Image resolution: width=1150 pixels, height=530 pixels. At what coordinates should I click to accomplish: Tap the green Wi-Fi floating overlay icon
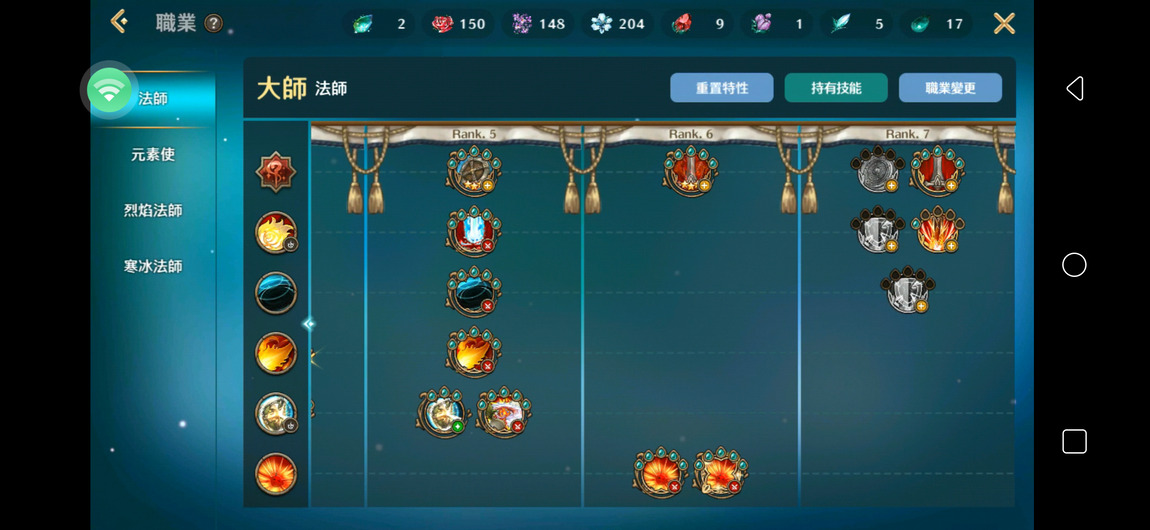point(110,91)
